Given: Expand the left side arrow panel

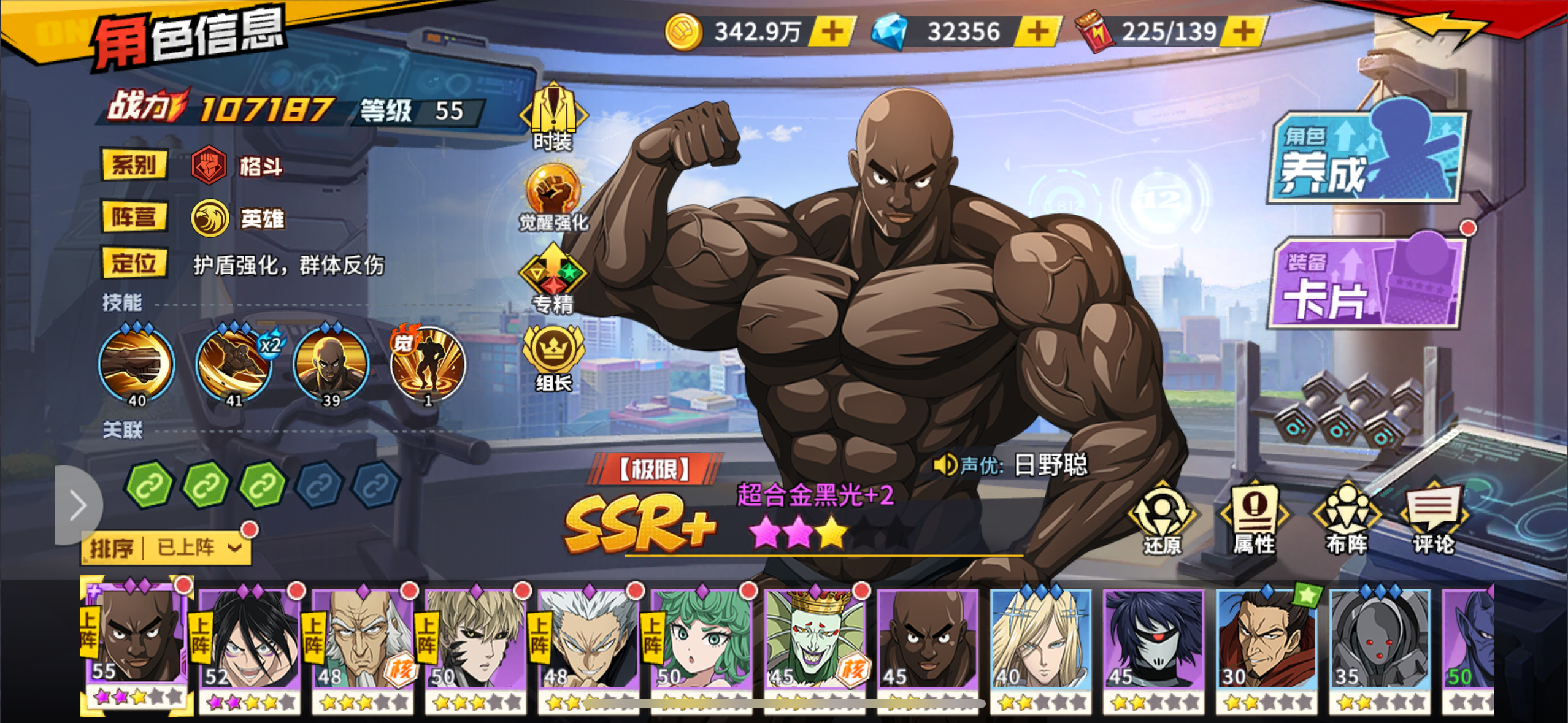Looking at the screenshot, I should pyautogui.click(x=79, y=504).
